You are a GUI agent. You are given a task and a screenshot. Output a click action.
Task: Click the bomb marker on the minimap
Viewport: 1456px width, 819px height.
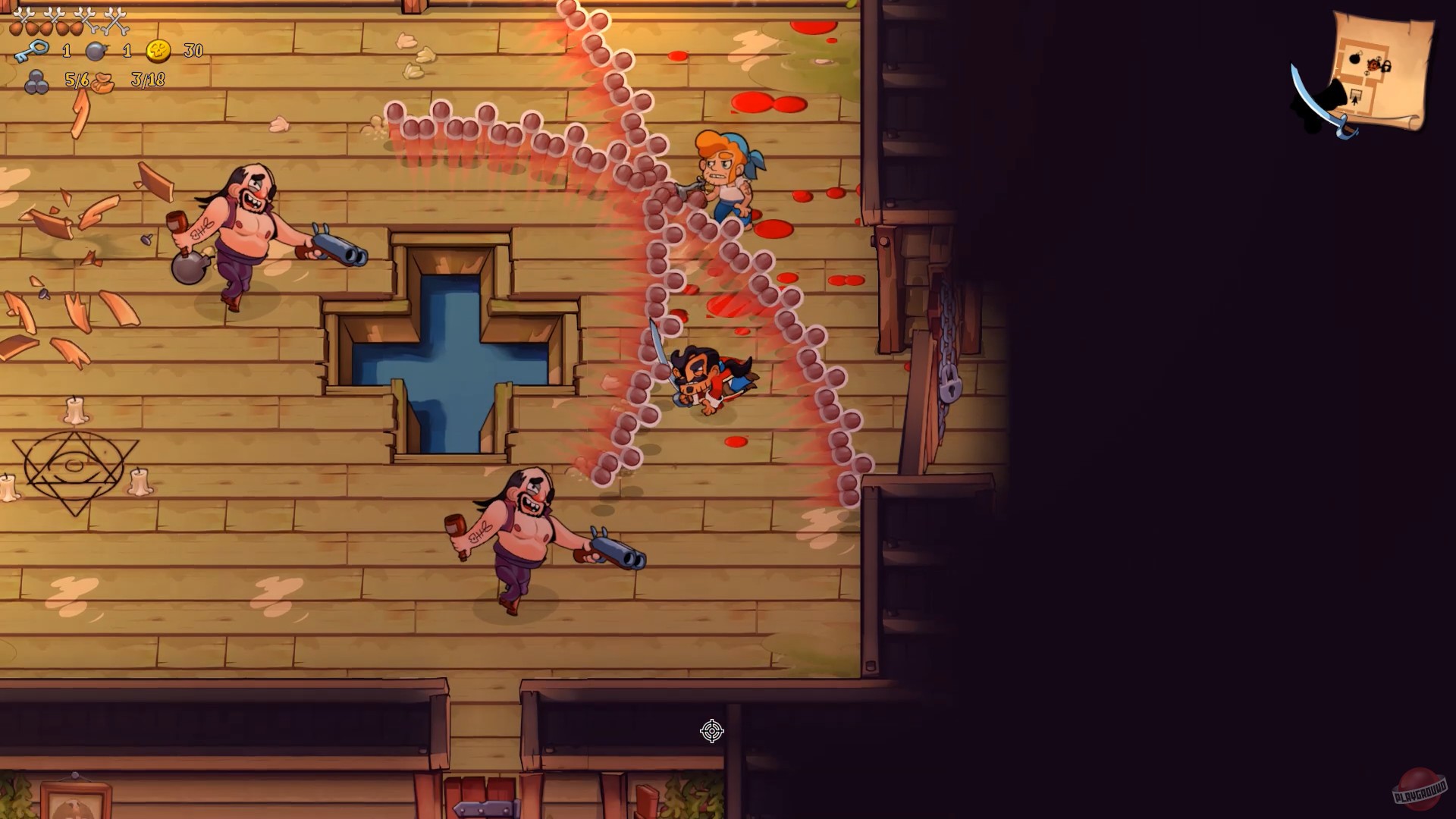pyautogui.click(x=1355, y=58)
